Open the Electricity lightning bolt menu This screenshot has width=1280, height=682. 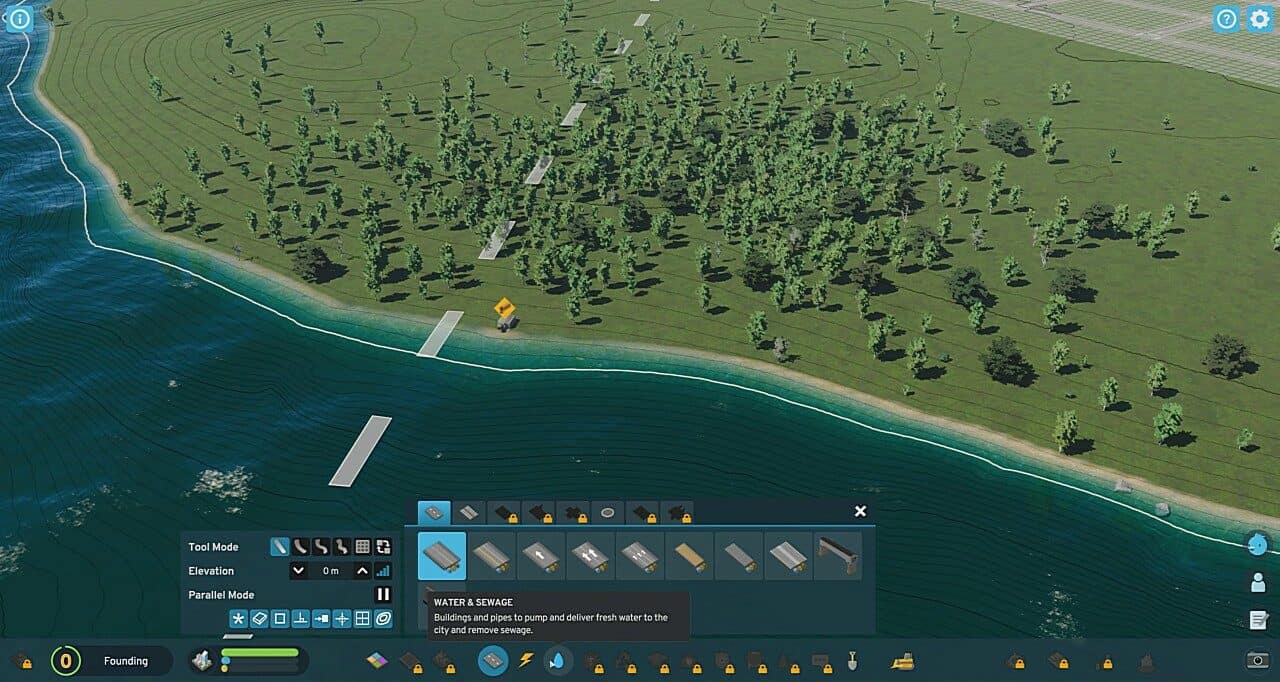(526, 661)
